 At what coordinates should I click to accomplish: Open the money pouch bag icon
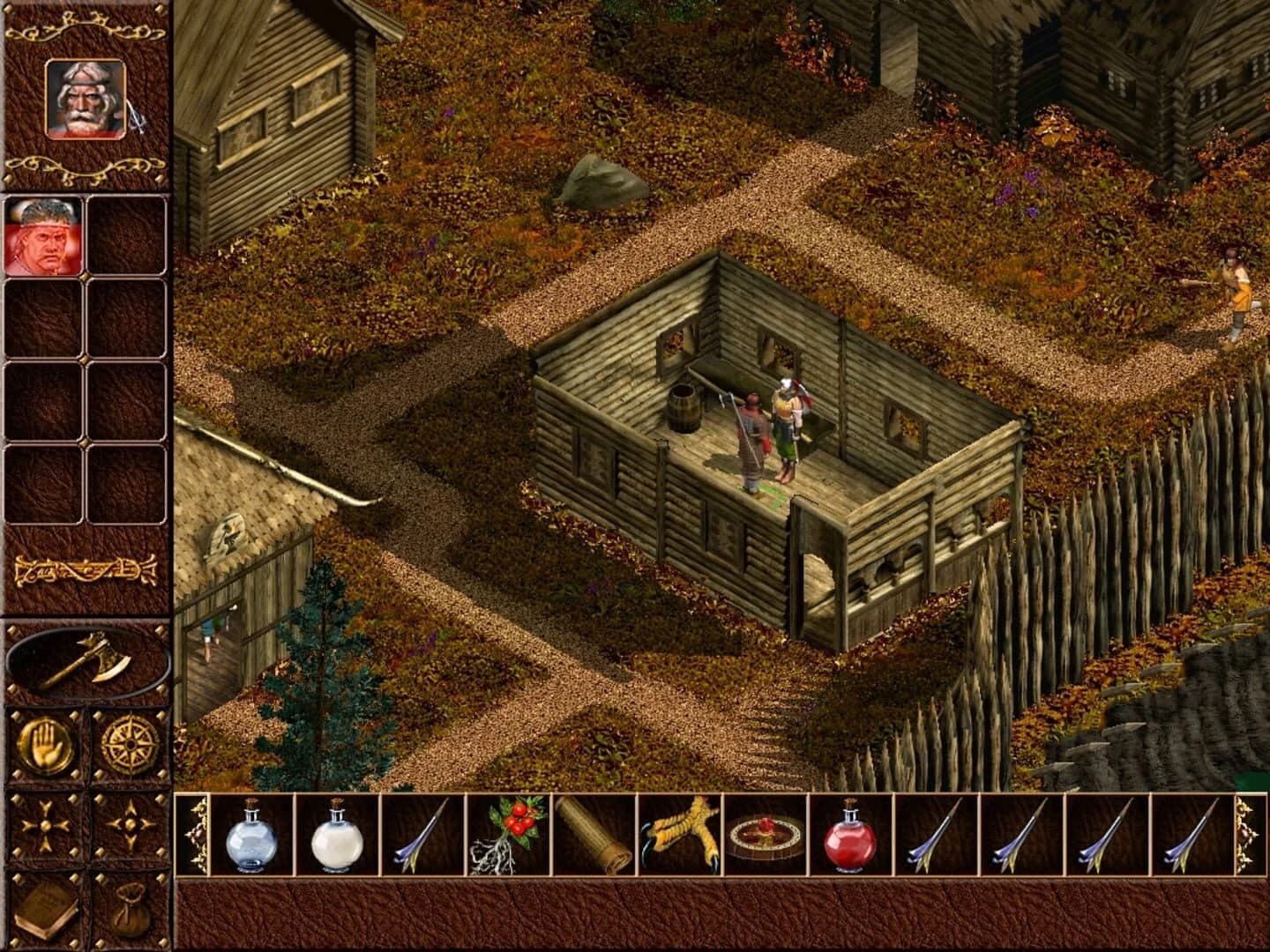click(129, 911)
